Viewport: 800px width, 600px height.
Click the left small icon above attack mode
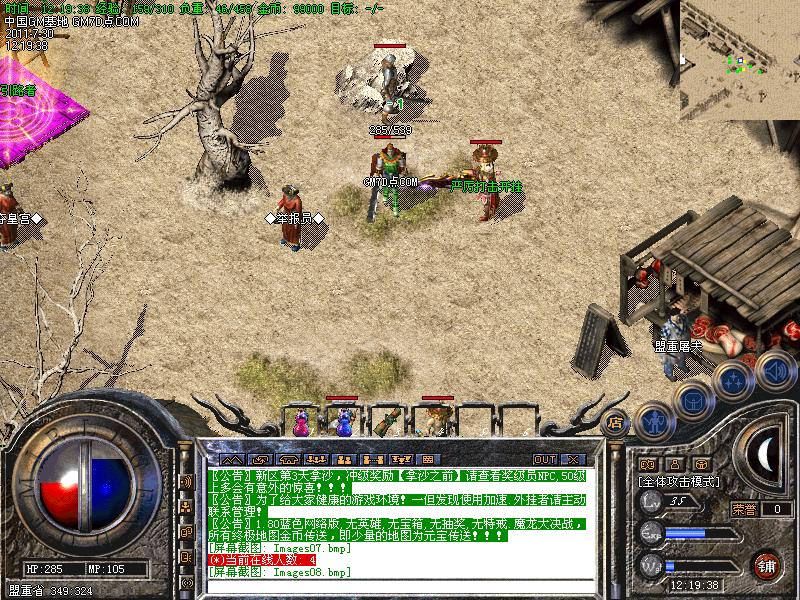(x=646, y=464)
